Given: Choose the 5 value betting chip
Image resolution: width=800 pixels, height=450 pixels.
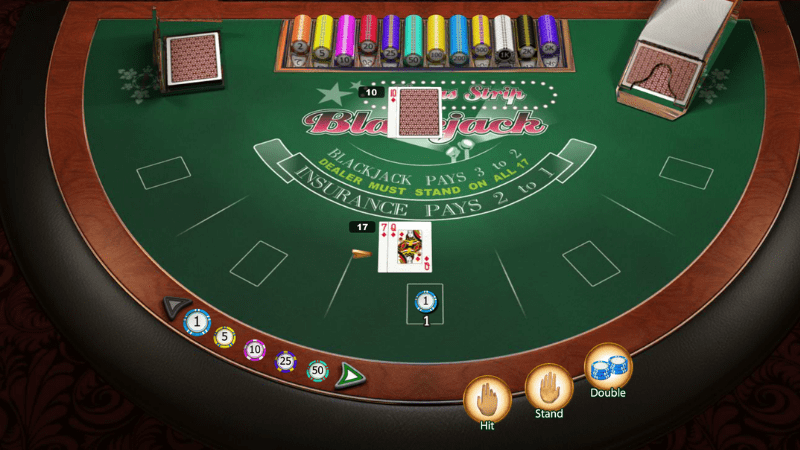Looking at the screenshot, I should click(x=225, y=337).
